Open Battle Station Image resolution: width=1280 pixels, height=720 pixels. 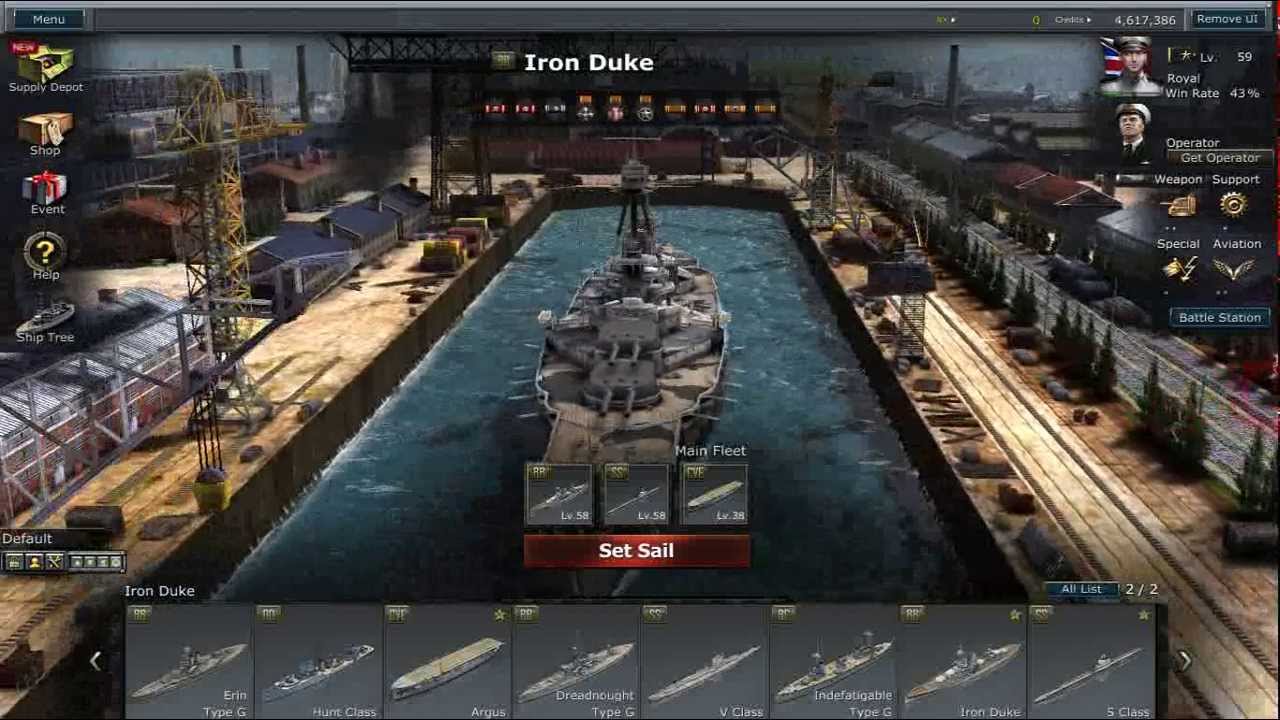click(1219, 317)
